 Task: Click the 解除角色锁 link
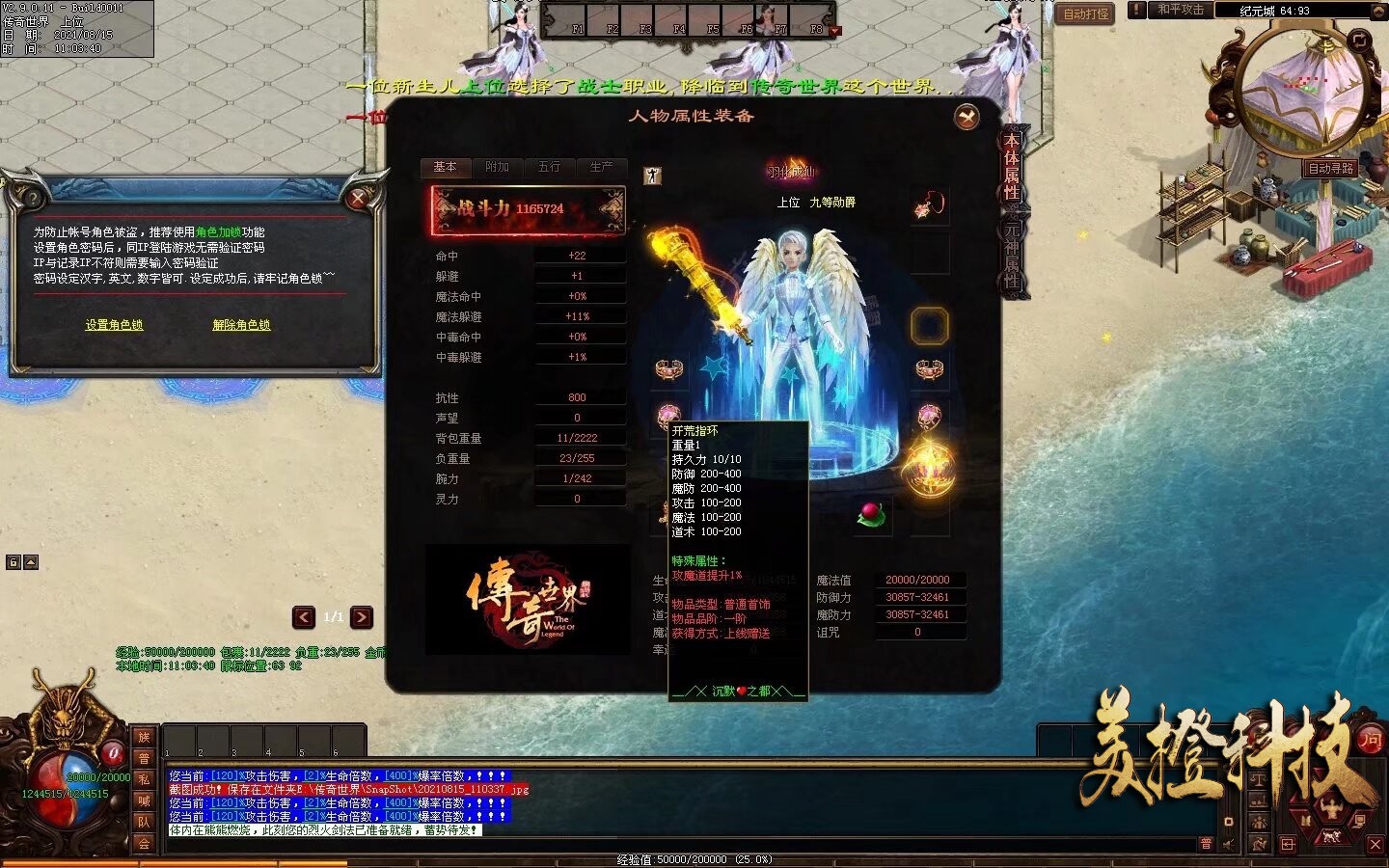click(241, 325)
